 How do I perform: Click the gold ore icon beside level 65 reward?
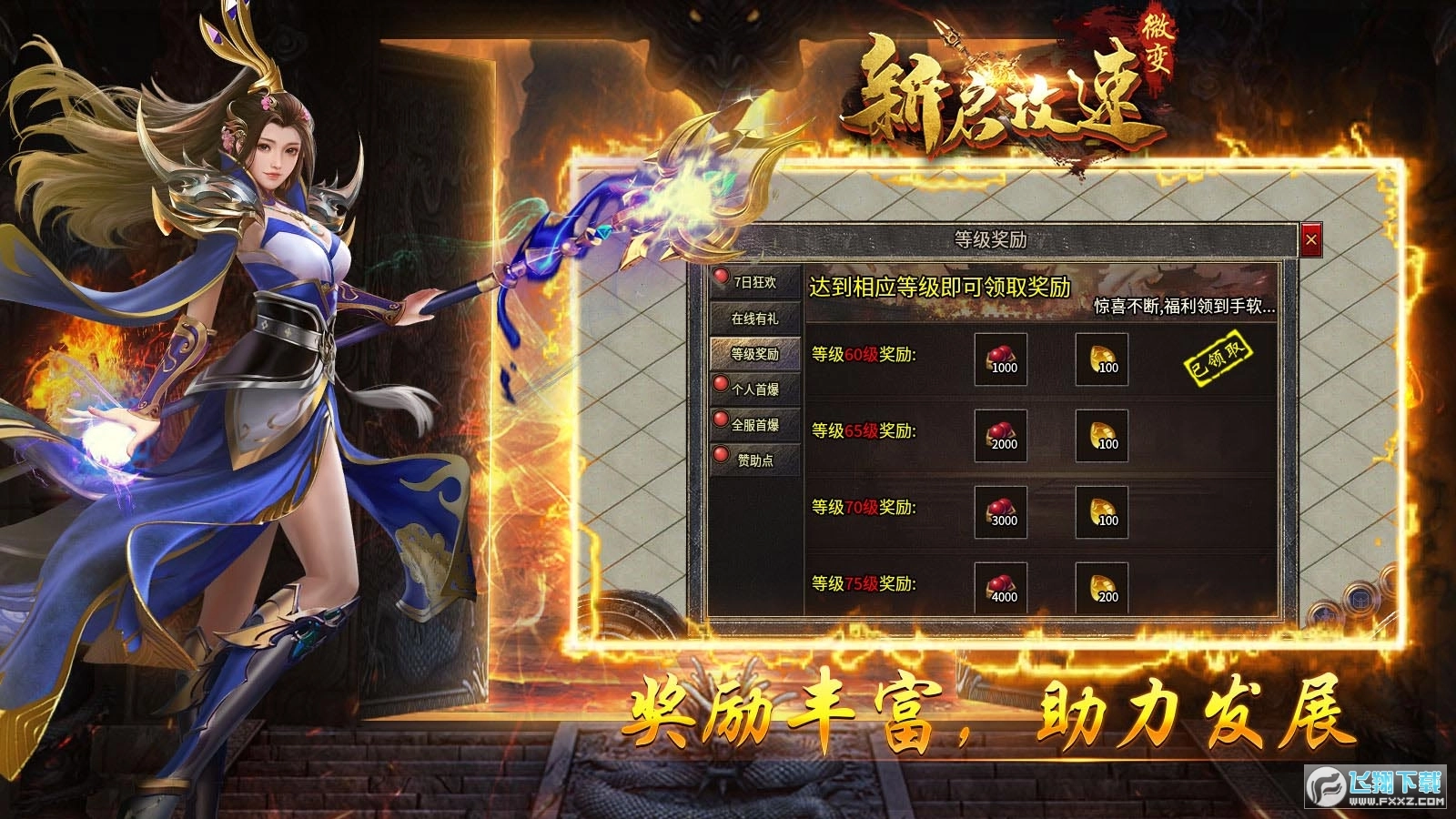[1101, 435]
